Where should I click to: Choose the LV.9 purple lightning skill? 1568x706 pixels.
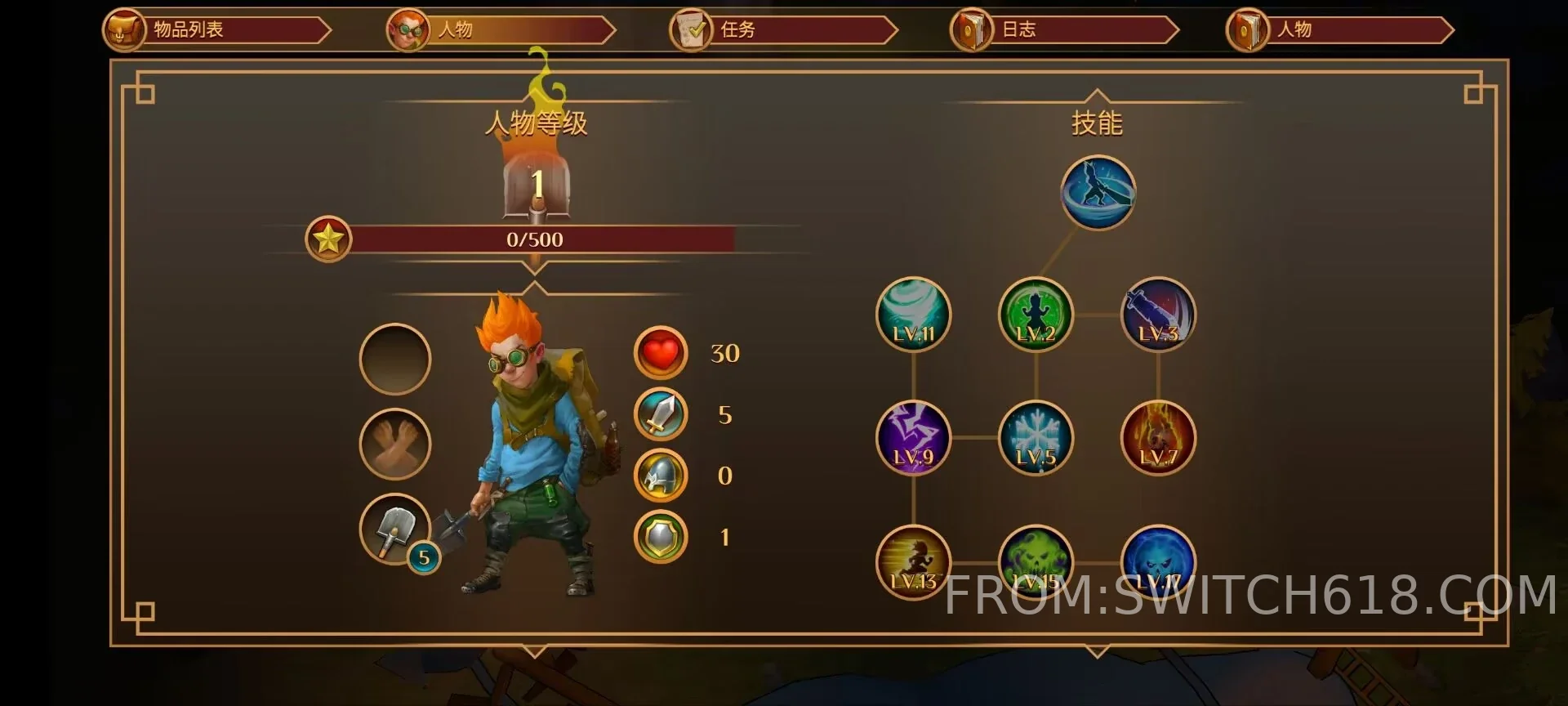pos(913,438)
